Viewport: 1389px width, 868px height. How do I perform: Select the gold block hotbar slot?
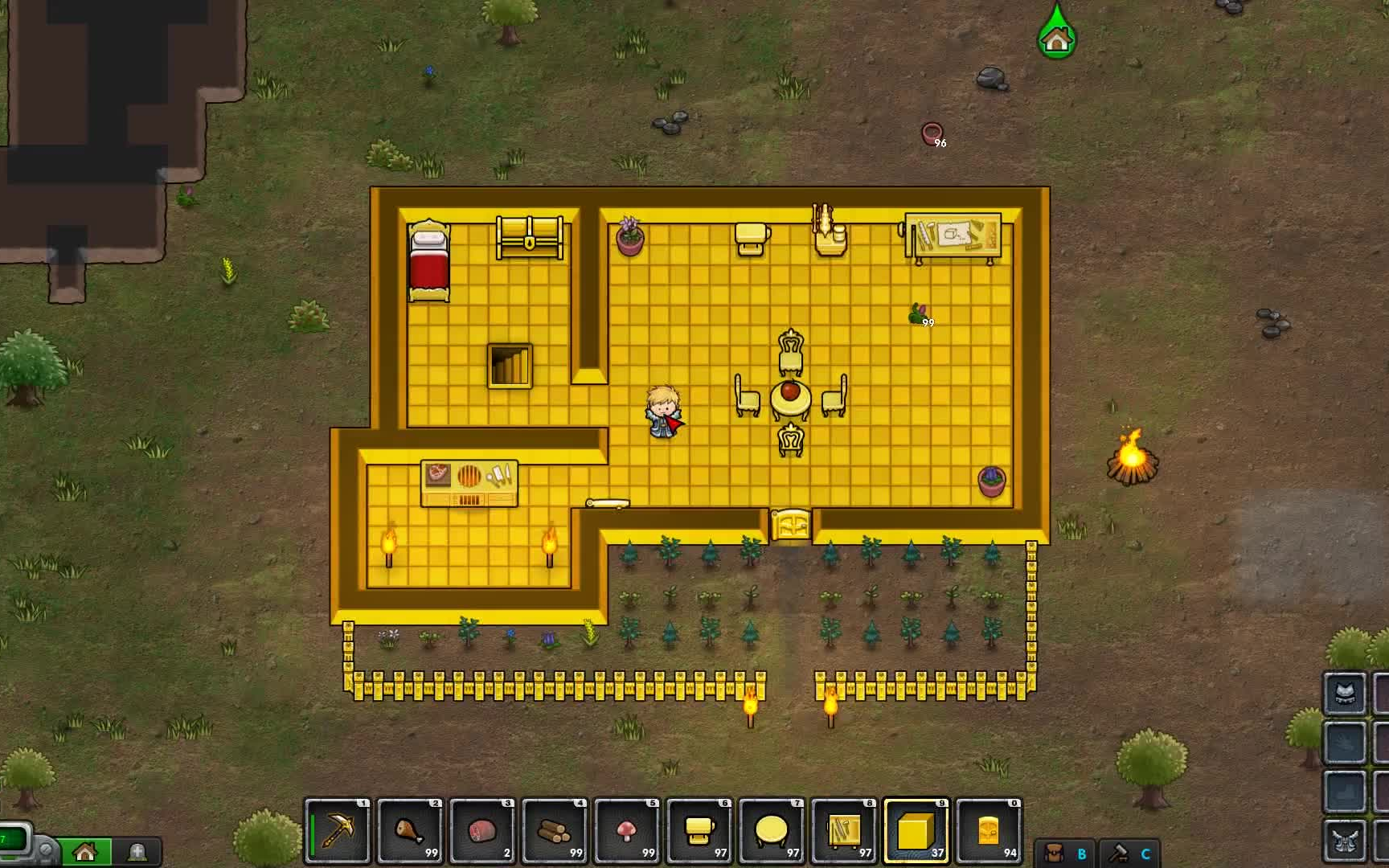[x=916, y=831]
